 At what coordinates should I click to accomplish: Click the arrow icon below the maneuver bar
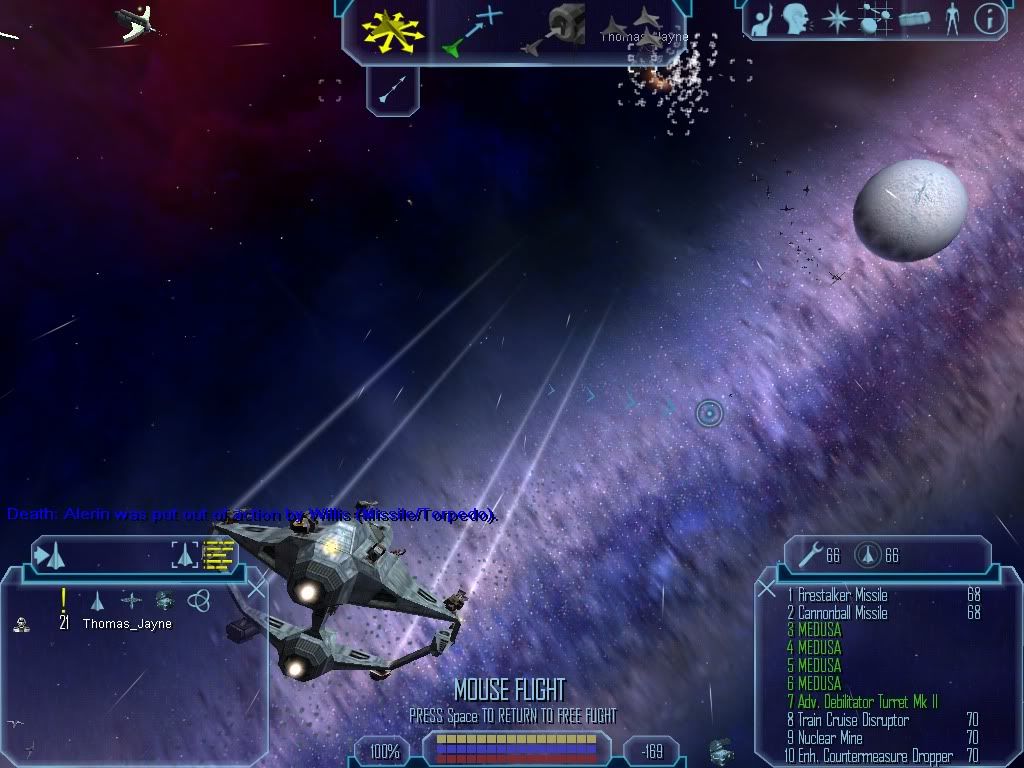[x=392, y=92]
